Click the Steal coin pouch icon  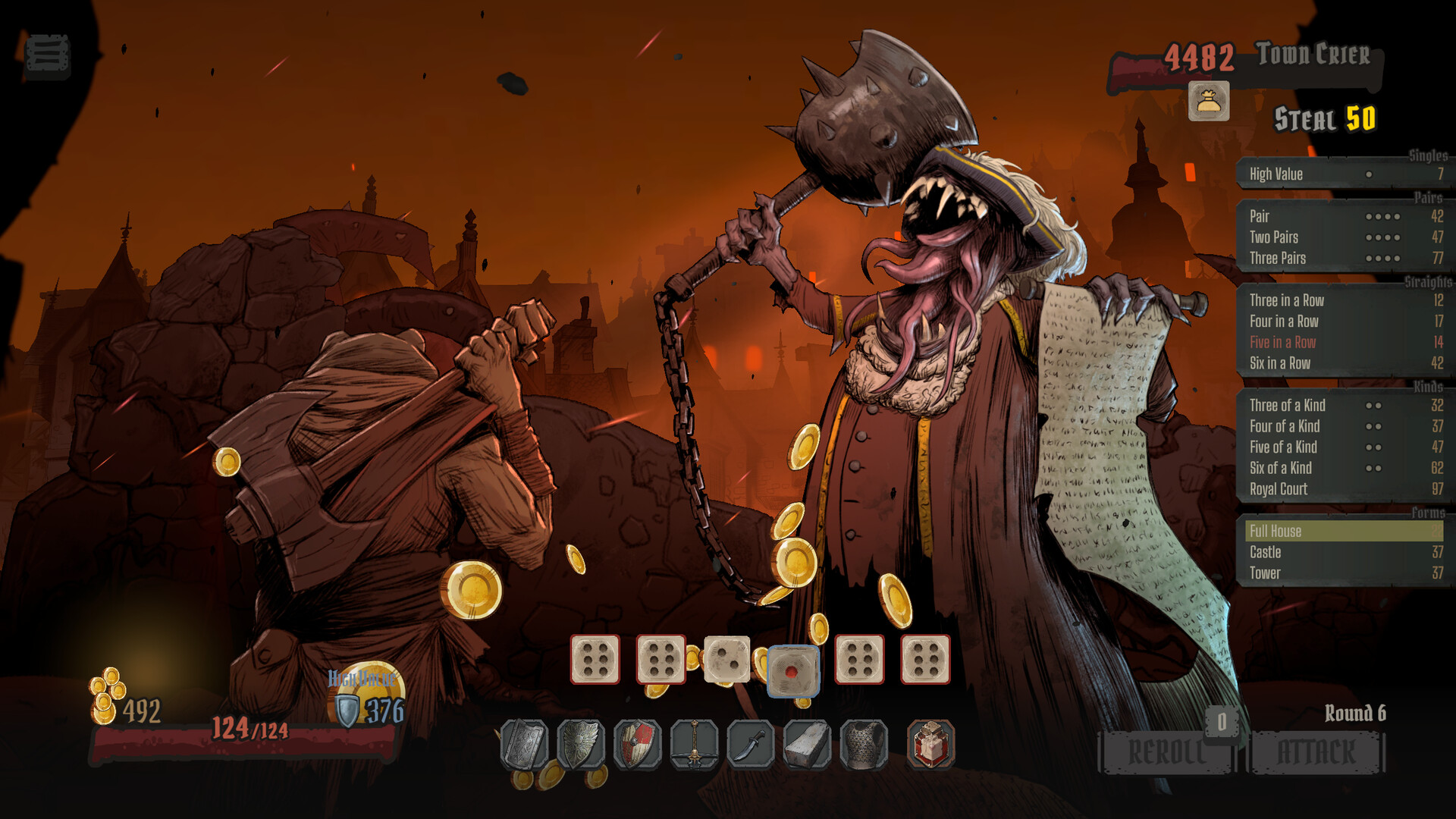(1209, 102)
